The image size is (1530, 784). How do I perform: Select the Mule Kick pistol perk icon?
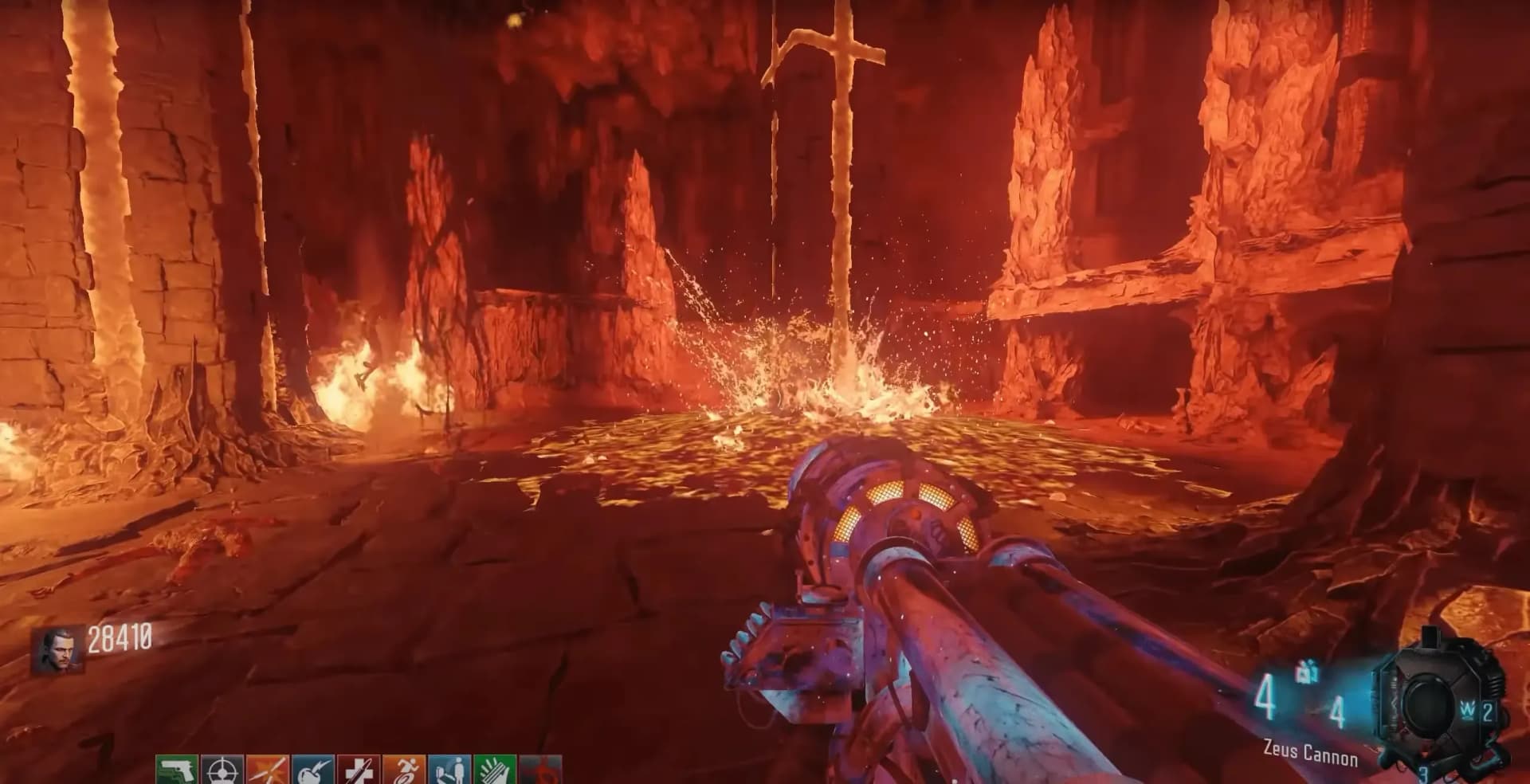176,771
